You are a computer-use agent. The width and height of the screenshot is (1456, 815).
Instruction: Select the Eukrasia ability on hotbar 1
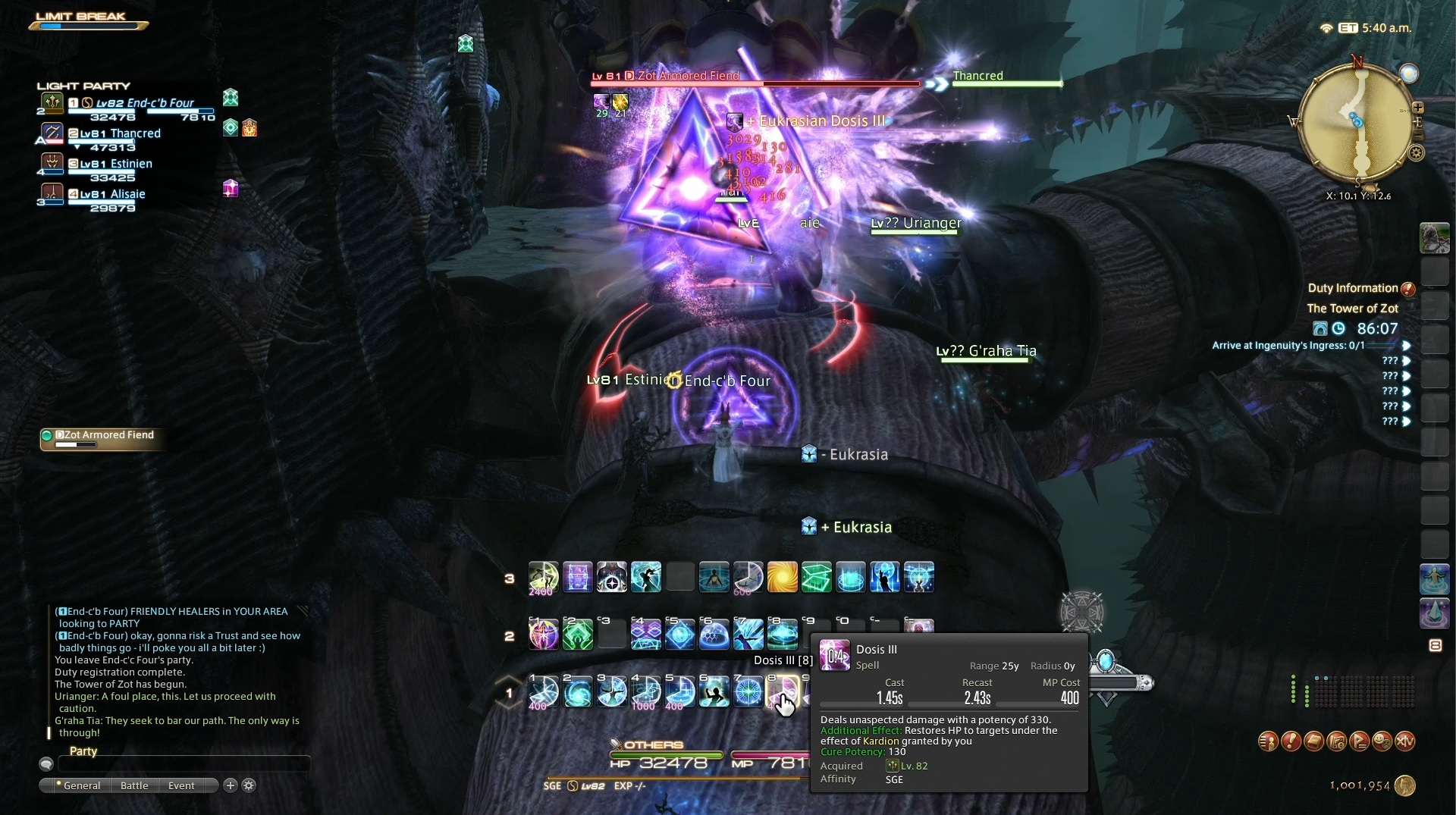(x=578, y=691)
